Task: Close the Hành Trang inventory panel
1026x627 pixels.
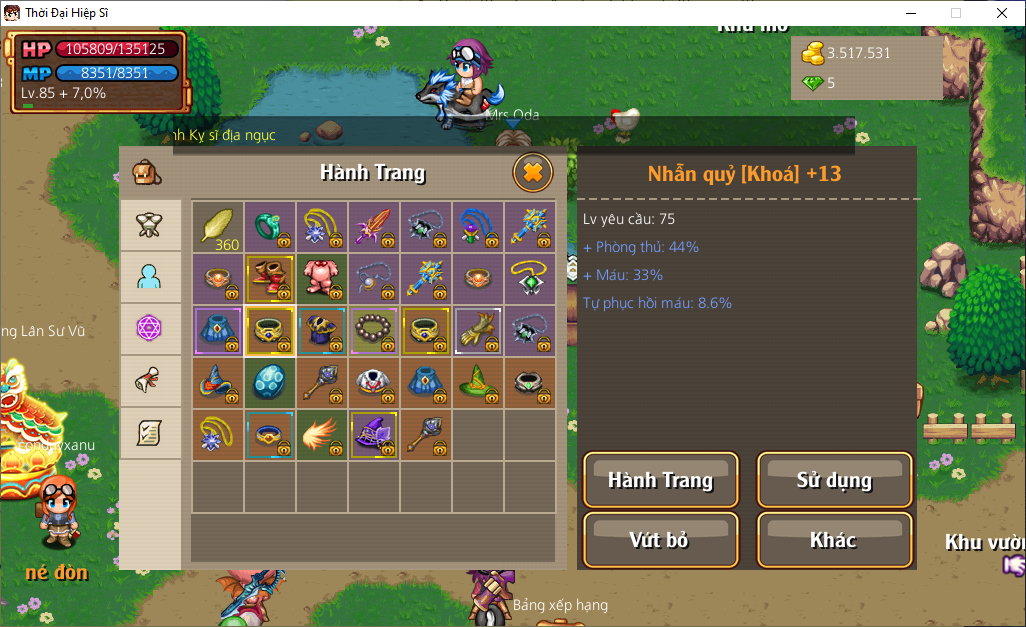Action: pyautogui.click(x=533, y=173)
